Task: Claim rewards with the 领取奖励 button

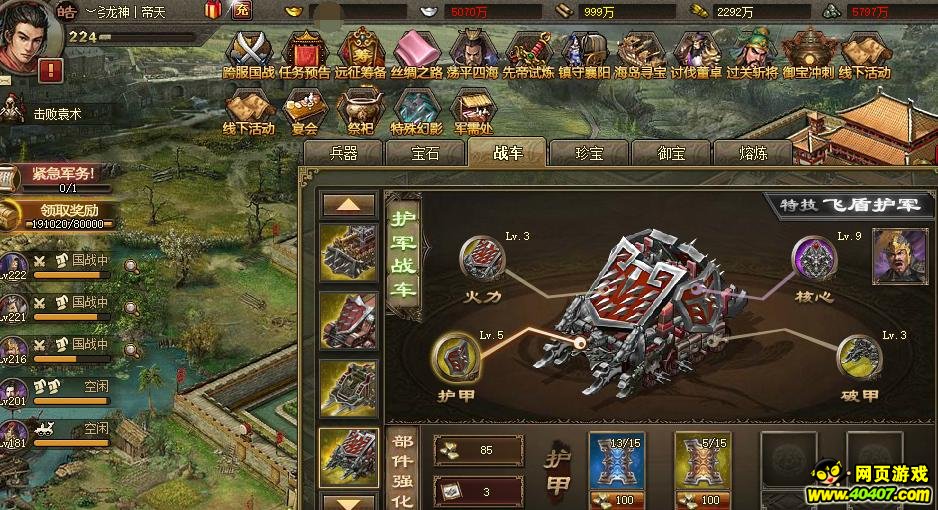Action: [62, 214]
